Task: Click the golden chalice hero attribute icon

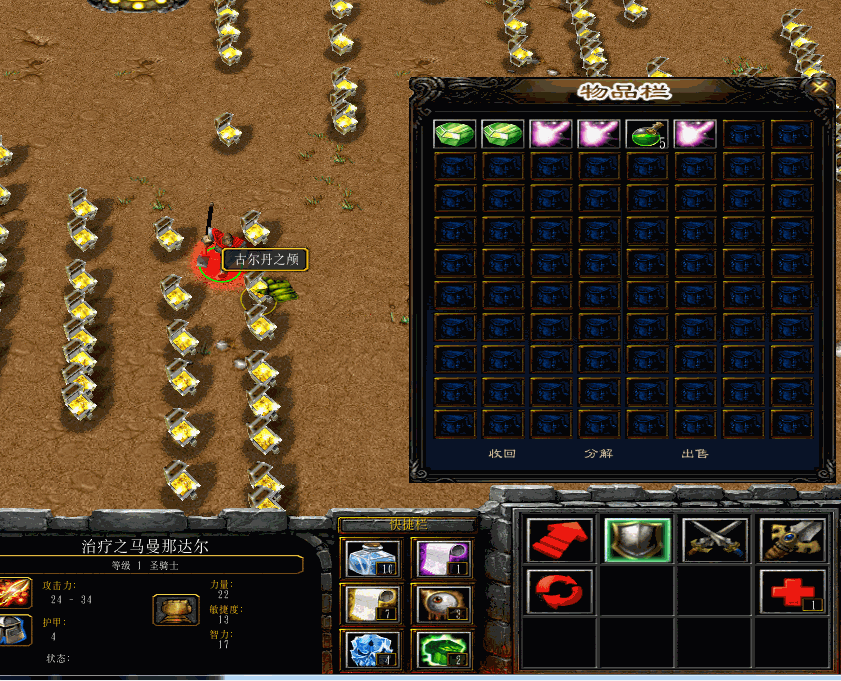Action: (x=175, y=609)
